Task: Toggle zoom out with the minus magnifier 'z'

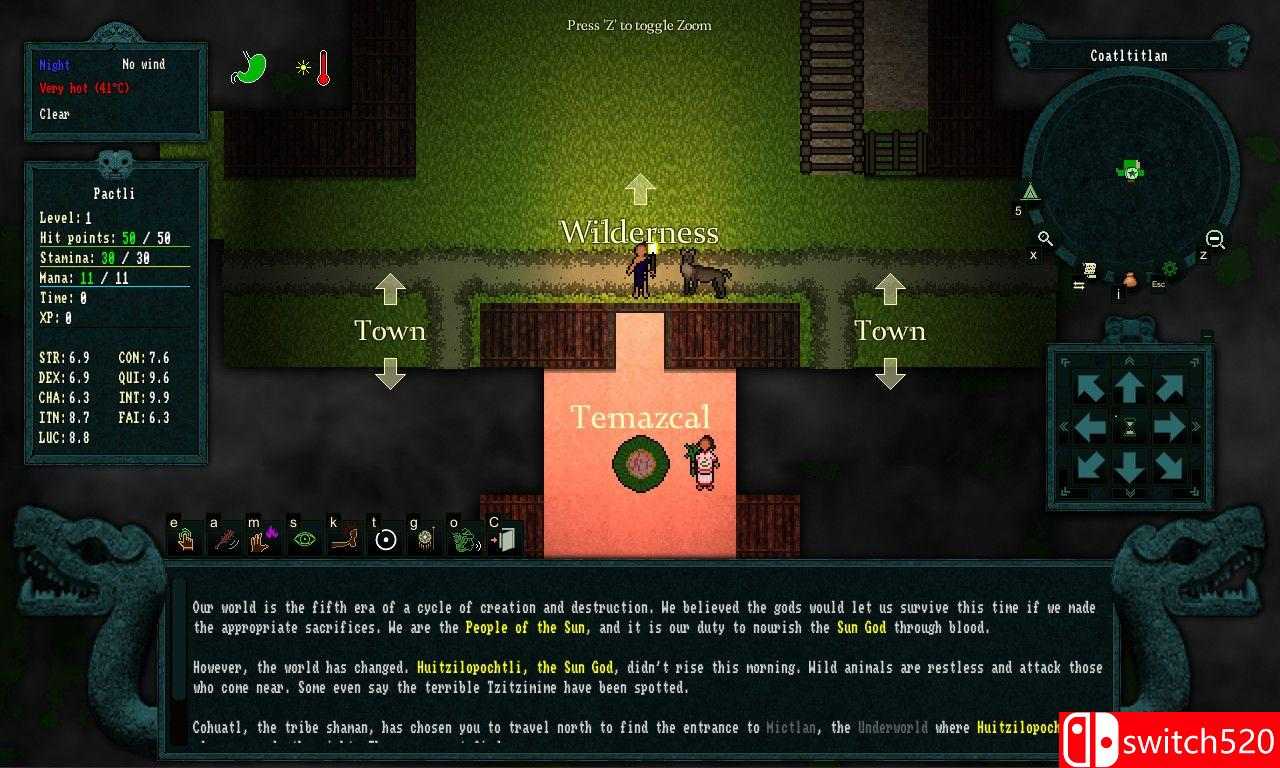Action: tap(1214, 240)
